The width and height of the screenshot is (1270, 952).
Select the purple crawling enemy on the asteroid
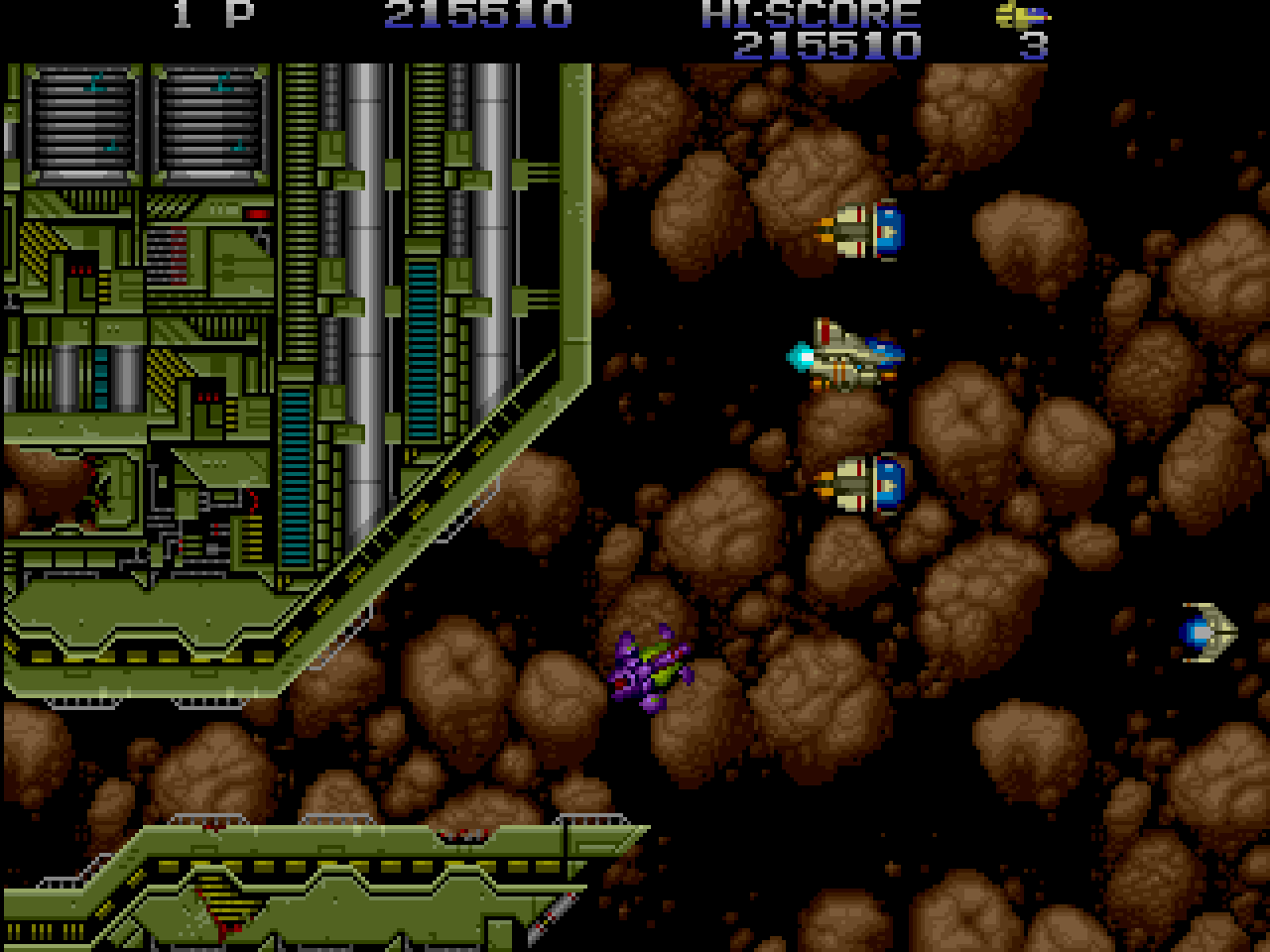coord(650,666)
